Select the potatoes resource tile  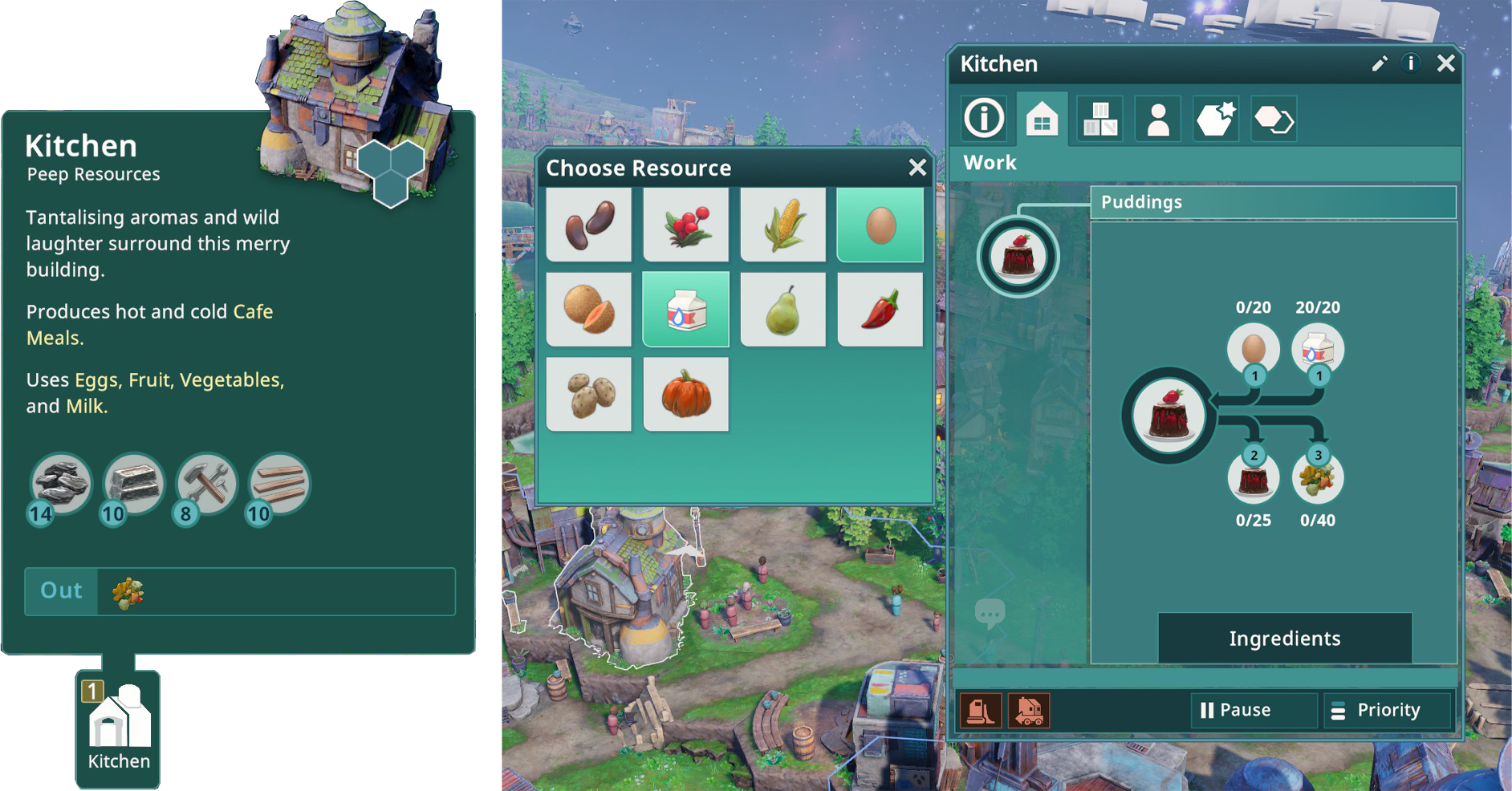click(589, 395)
